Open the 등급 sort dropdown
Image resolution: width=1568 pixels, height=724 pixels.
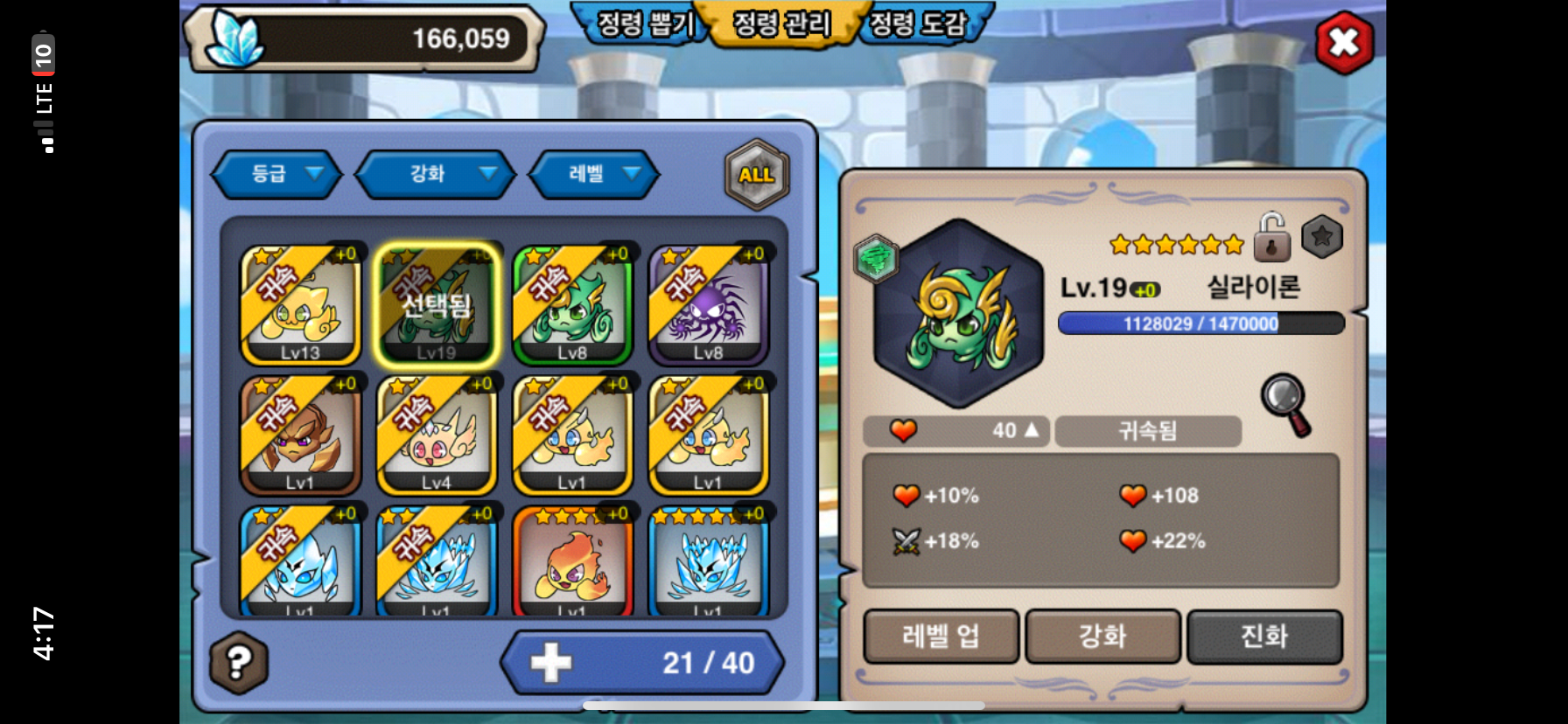click(x=277, y=174)
